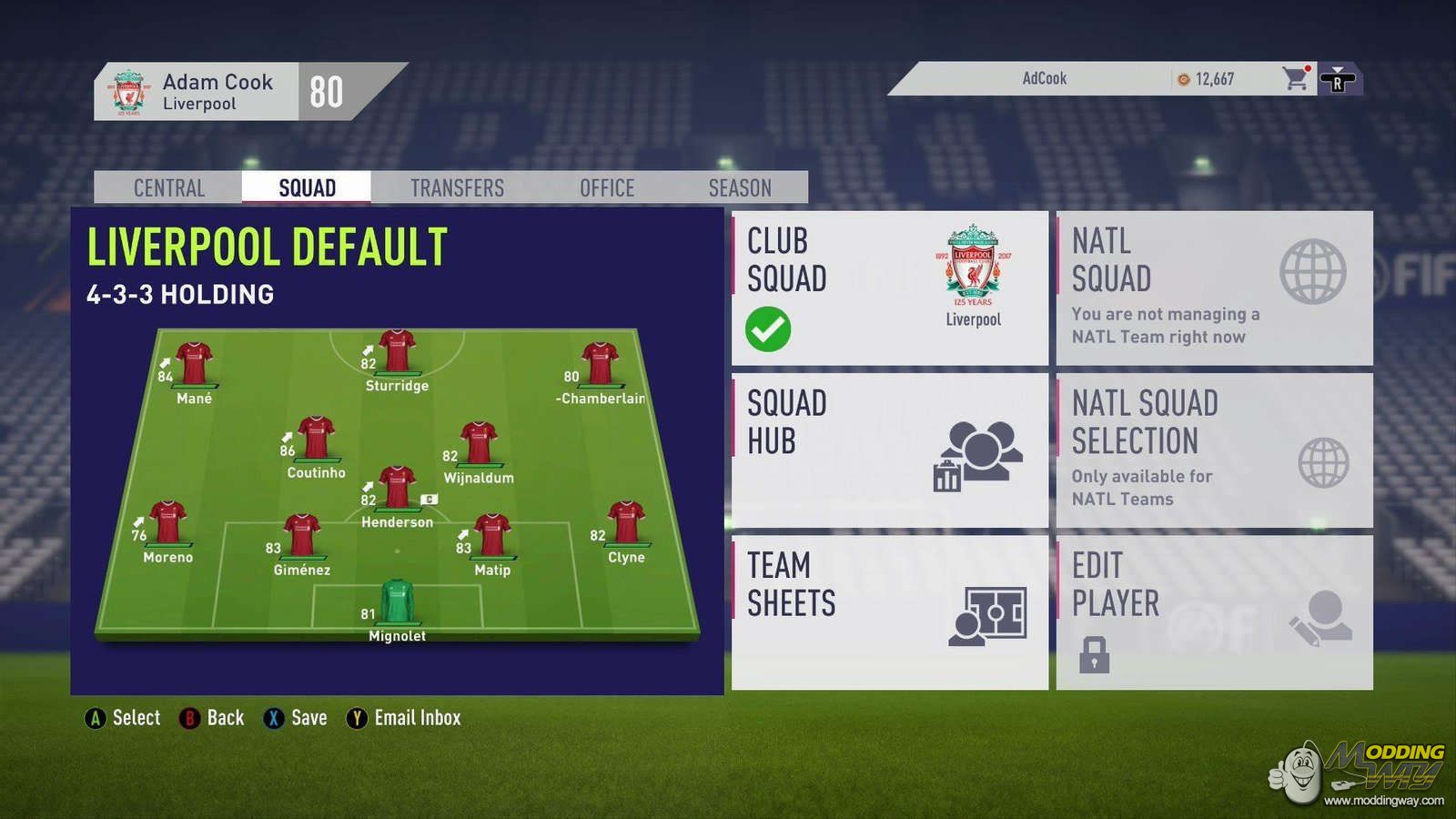
Task: Select Mané on the left wing
Action: pos(194,367)
